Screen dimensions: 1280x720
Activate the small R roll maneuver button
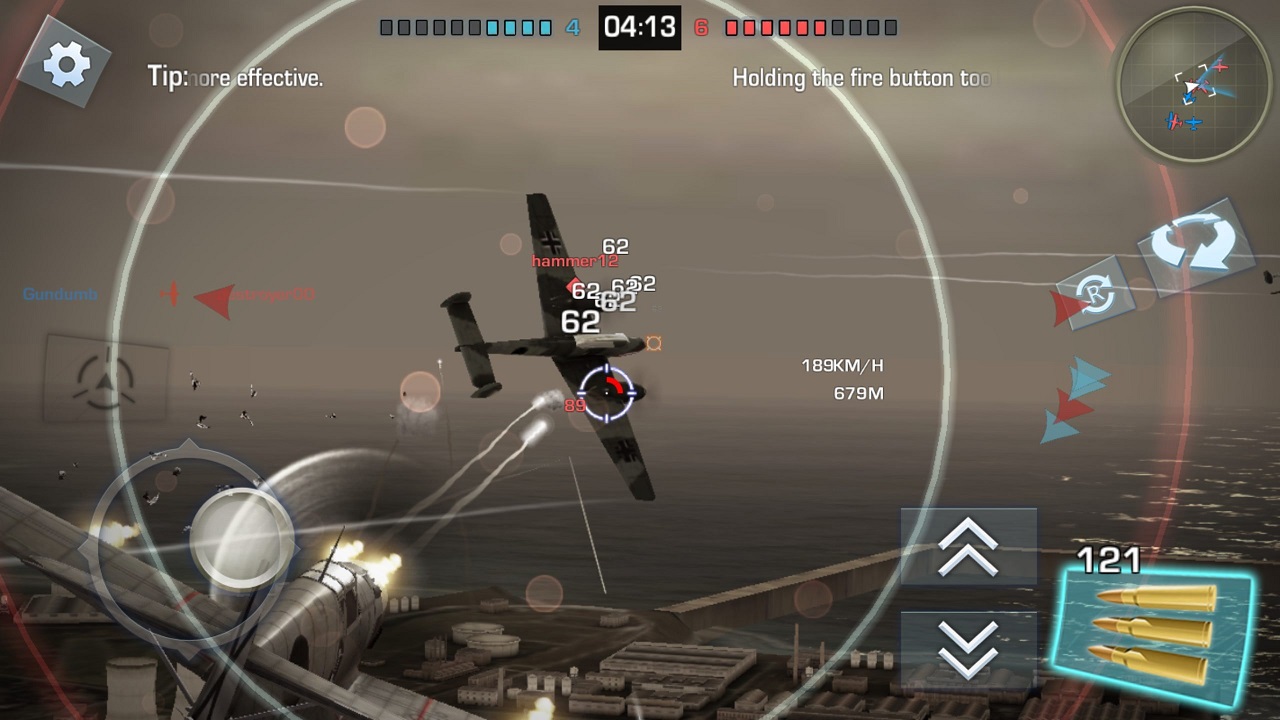[1095, 298]
